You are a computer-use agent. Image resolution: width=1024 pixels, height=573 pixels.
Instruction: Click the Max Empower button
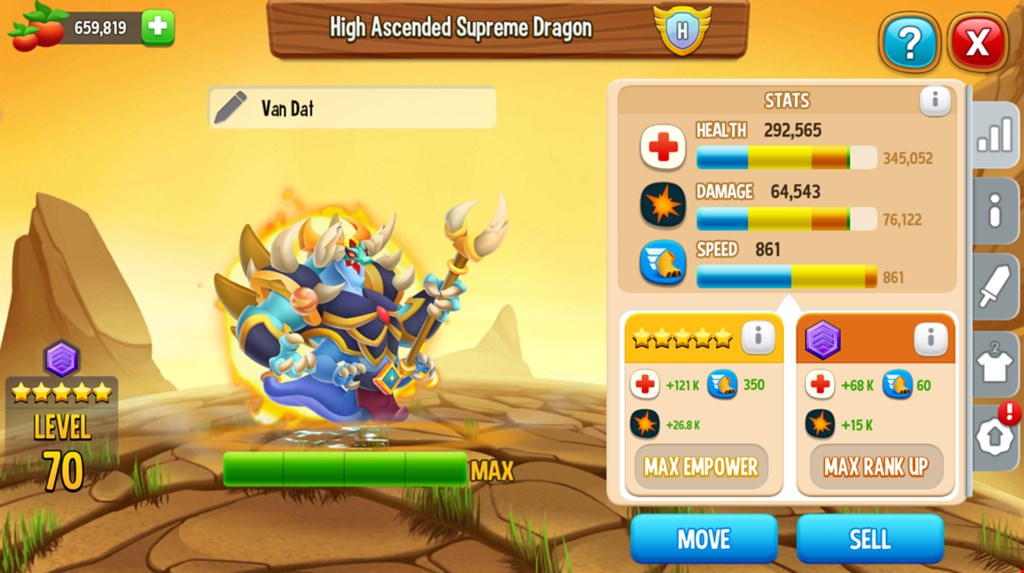pyautogui.click(x=700, y=467)
